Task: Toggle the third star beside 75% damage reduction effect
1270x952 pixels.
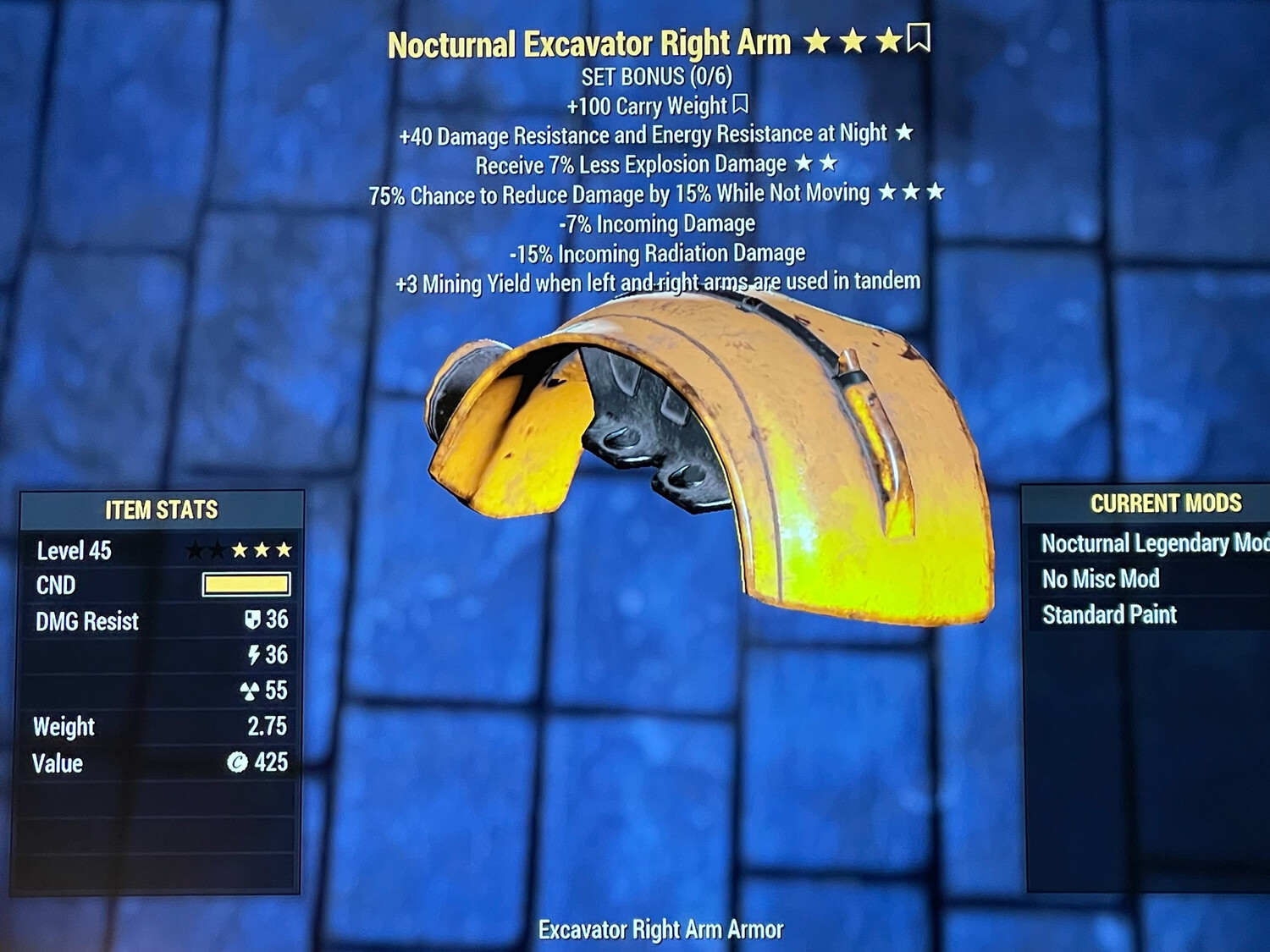Action: click(937, 192)
